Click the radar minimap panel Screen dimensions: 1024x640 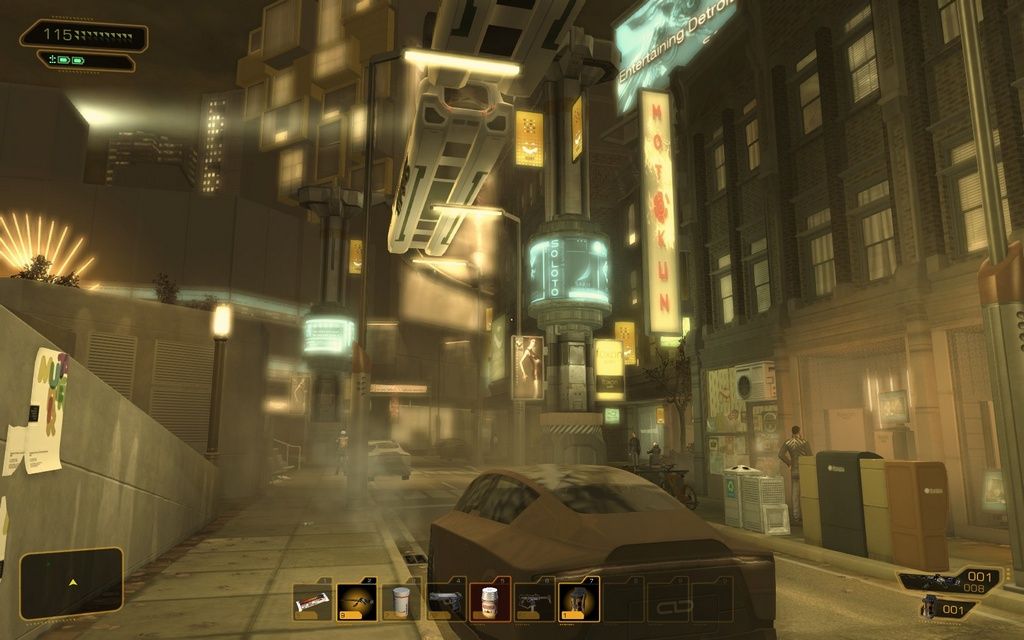point(71,582)
